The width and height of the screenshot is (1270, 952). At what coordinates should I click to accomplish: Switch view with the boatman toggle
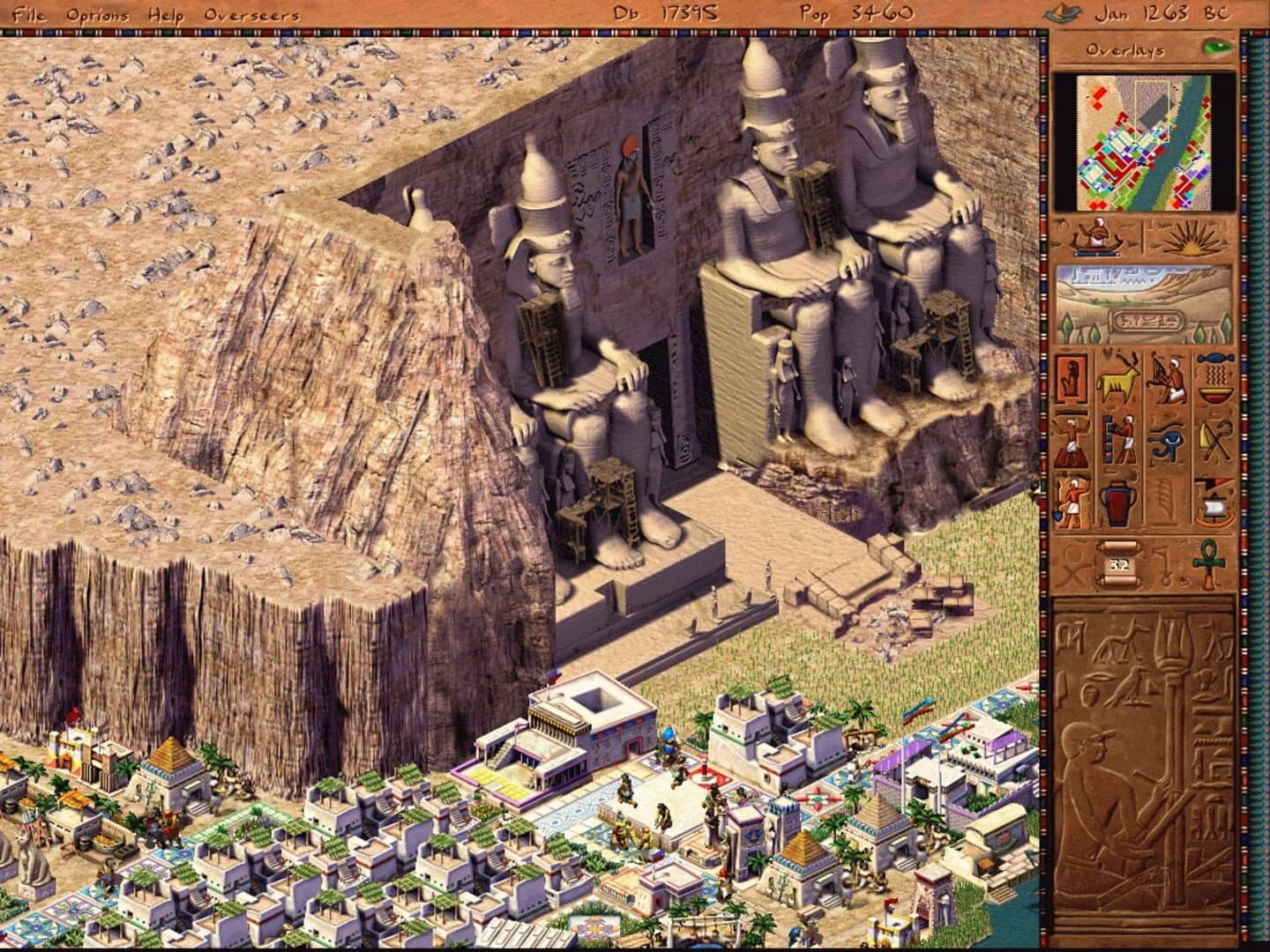click(1096, 236)
